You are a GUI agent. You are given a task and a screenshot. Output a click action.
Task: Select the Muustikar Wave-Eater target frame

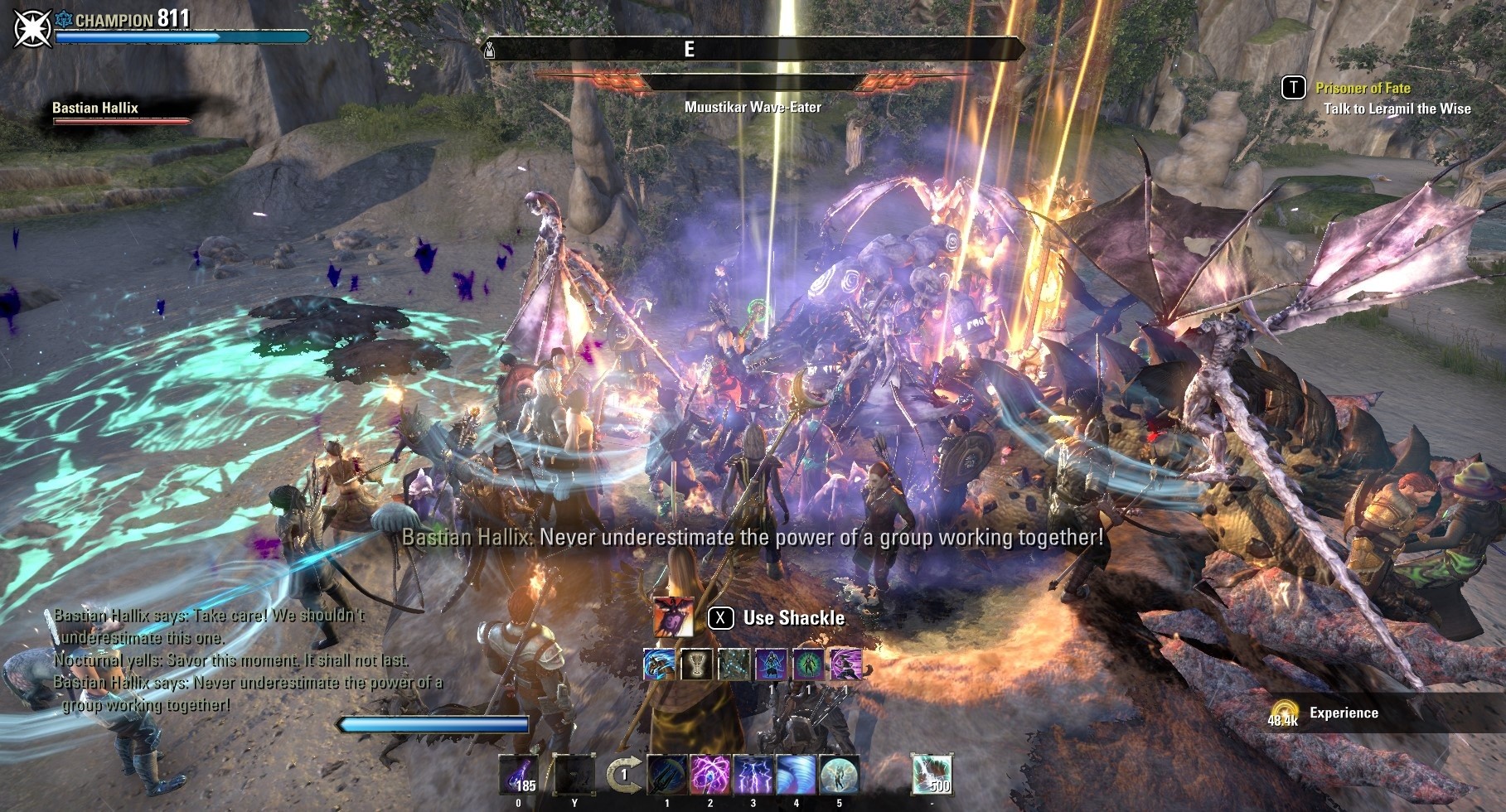coord(752,83)
